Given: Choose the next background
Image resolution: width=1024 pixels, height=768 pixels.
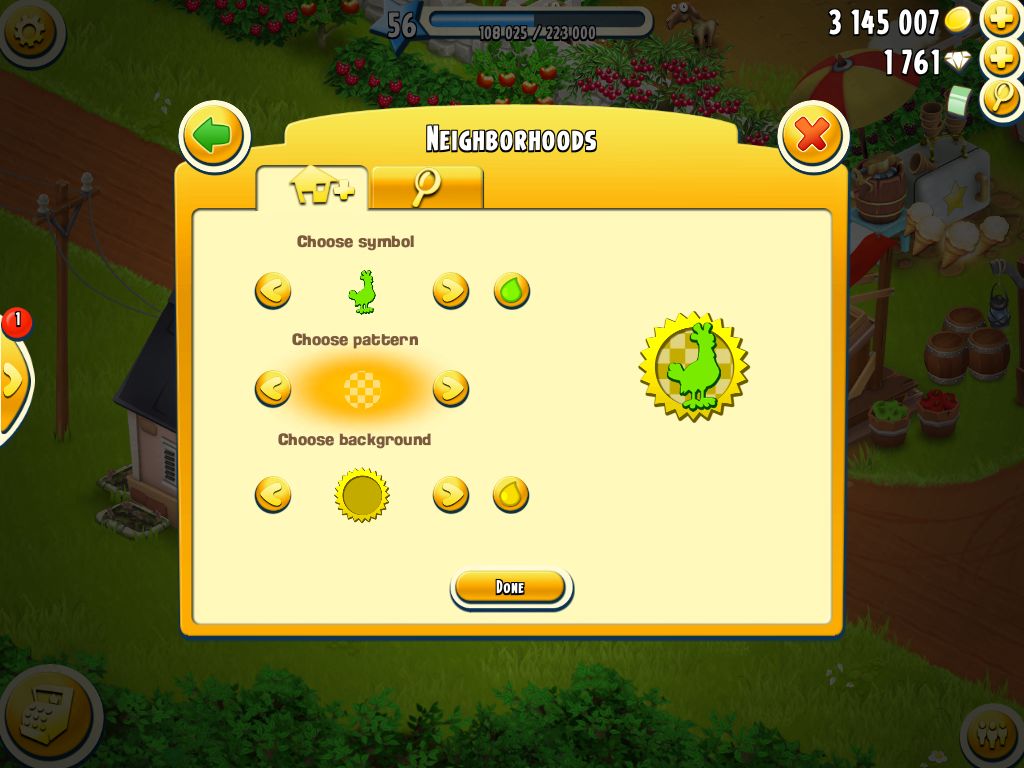Looking at the screenshot, I should click(451, 494).
